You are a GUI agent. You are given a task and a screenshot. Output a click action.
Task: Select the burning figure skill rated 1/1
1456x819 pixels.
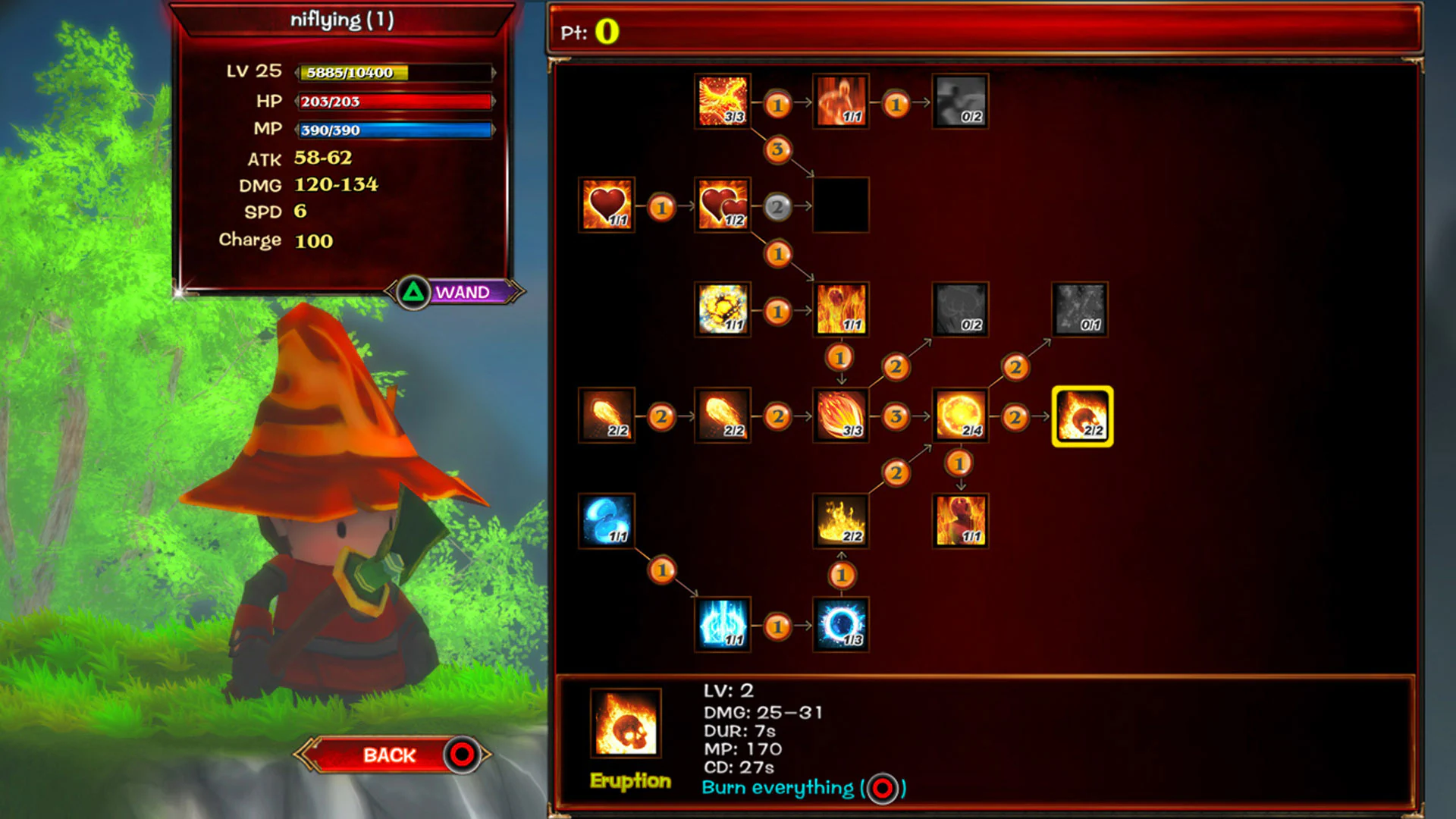[x=959, y=521]
